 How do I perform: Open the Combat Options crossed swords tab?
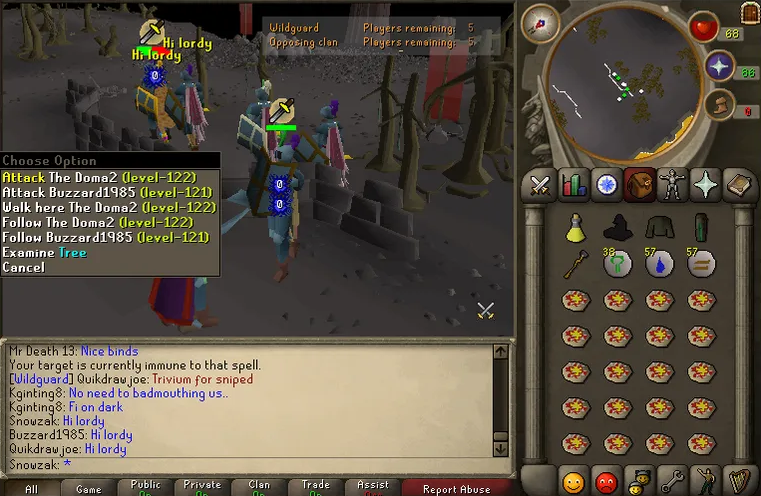click(x=541, y=184)
